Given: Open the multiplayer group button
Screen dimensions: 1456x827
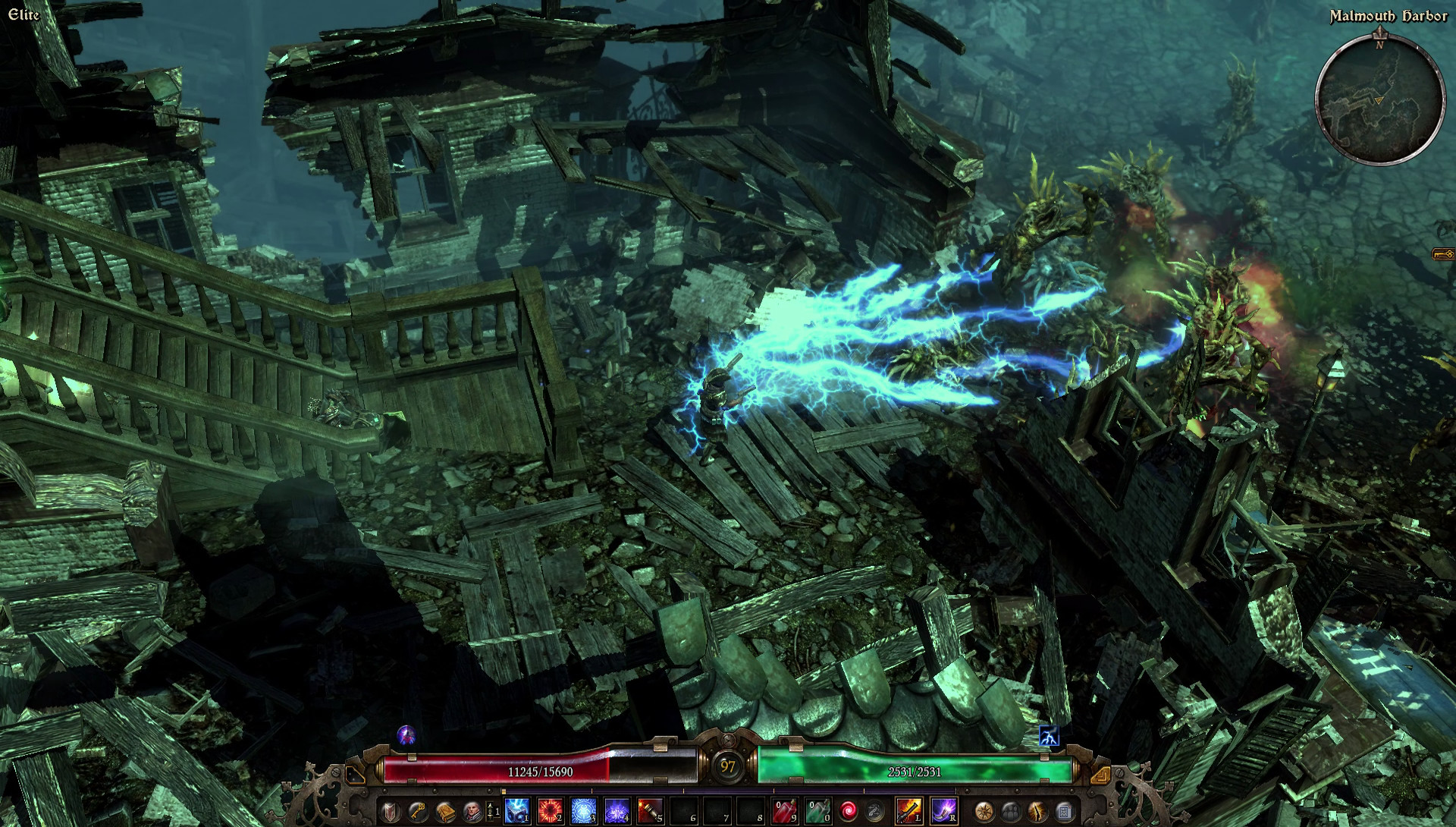Looking at the screenshot, I should (x=1011, y=811).
